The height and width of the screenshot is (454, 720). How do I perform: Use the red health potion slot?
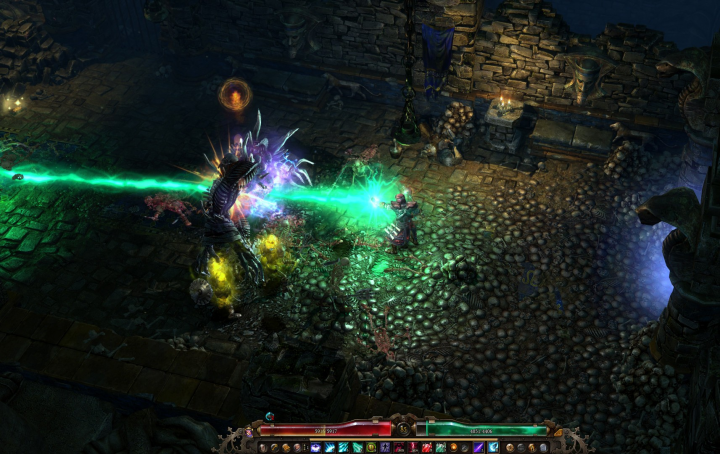tap(427, 447)
